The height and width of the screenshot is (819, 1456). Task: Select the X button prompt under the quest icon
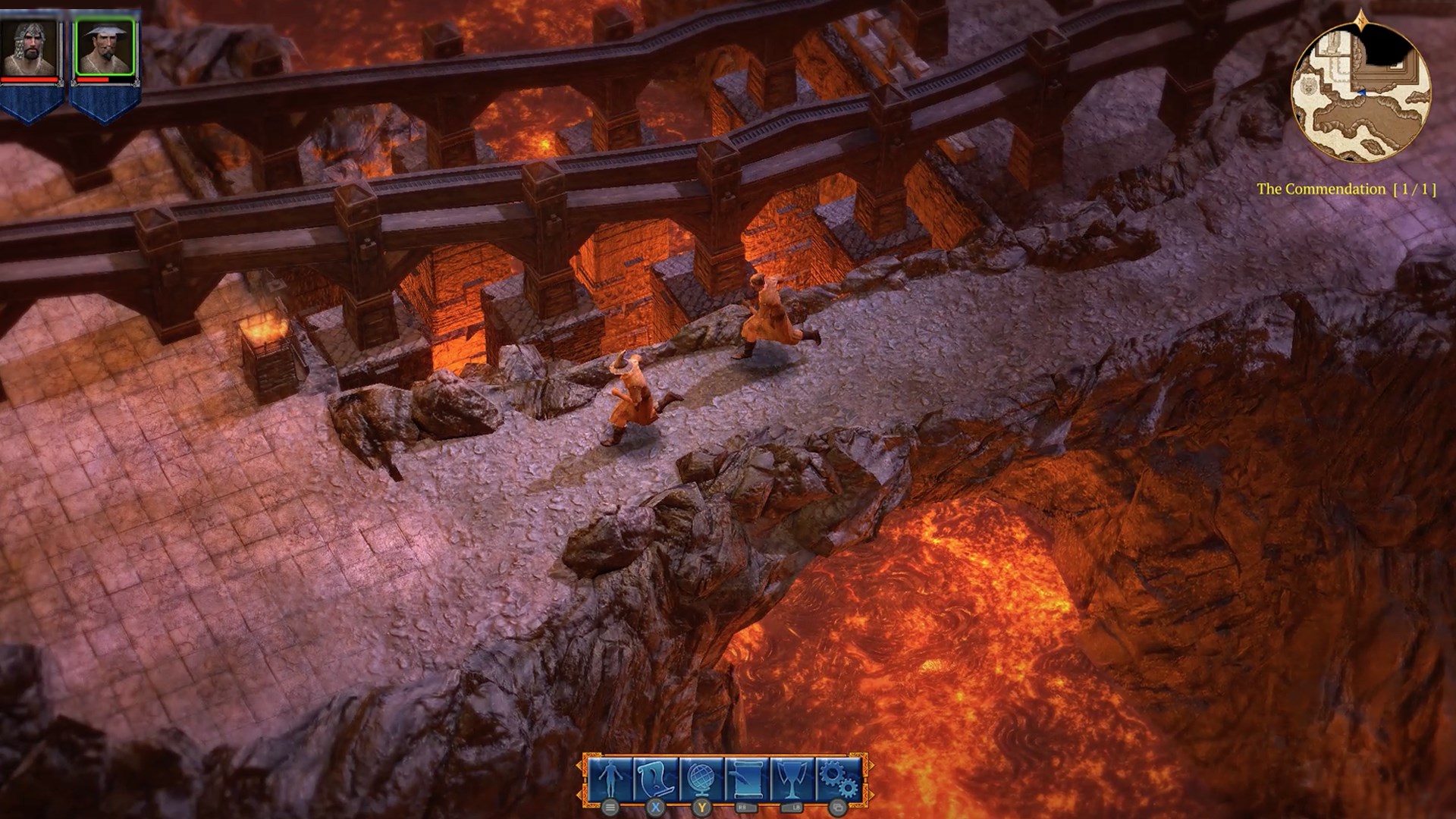(x=654, y=808)
